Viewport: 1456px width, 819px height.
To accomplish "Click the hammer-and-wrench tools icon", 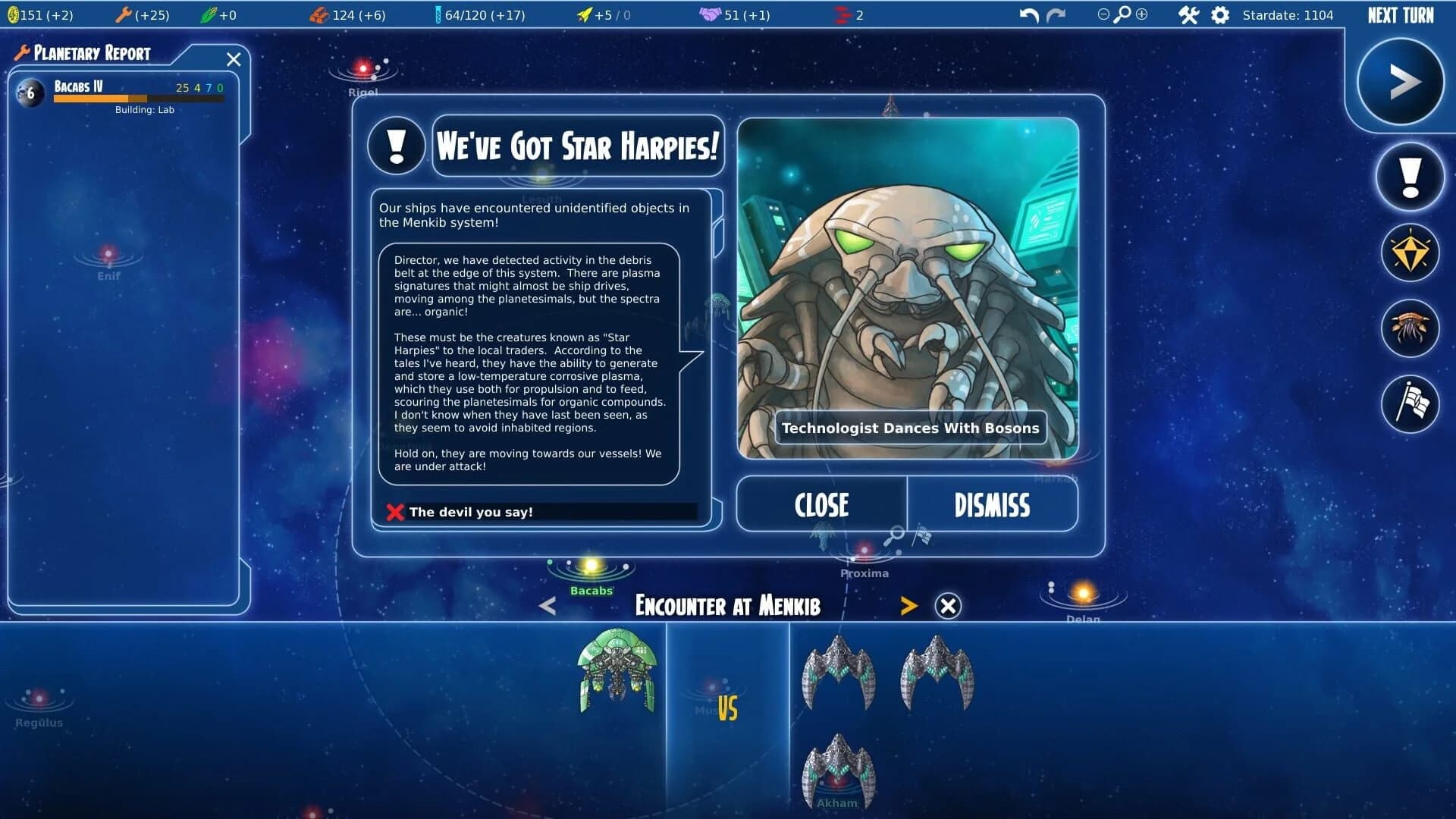I will pos(1189,14).
